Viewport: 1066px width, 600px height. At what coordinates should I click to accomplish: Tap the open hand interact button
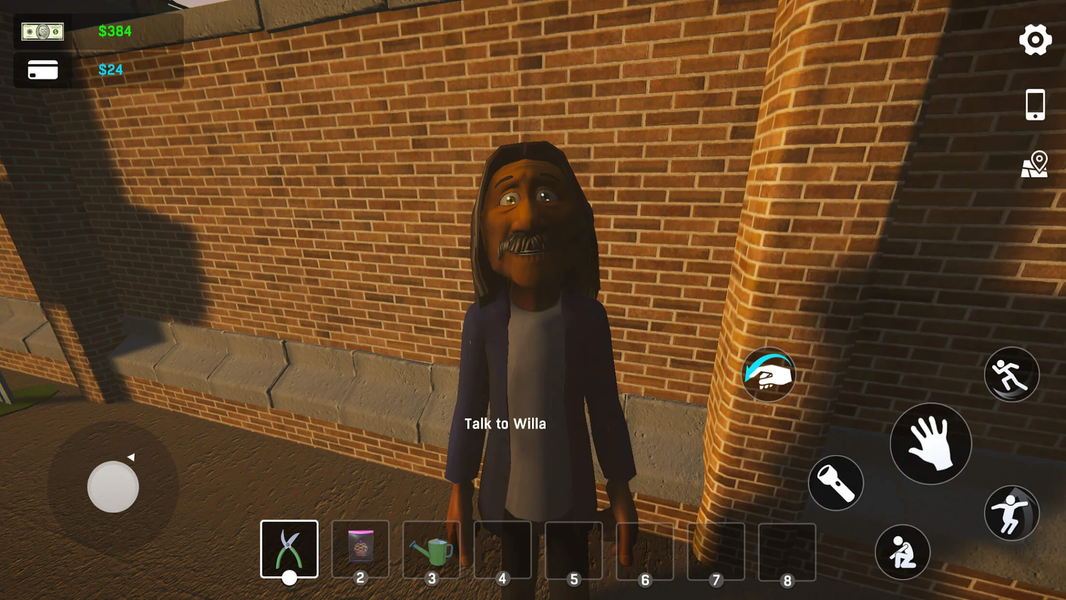coord(930,444)
